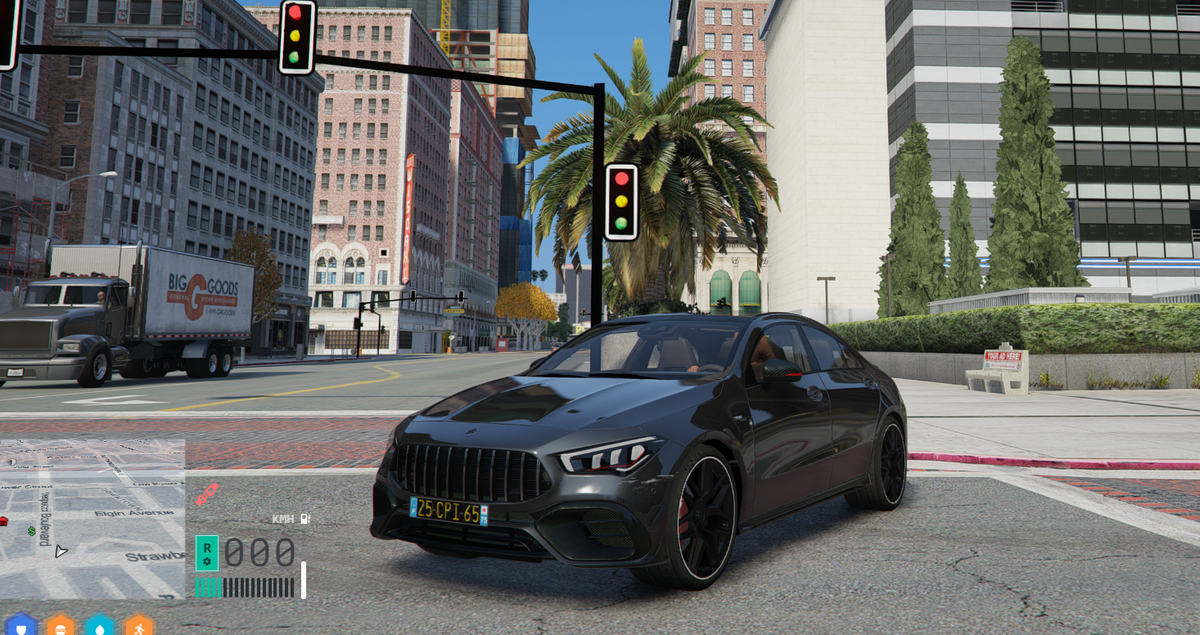Screen dimensions: 1200x635
Task: Click the fuel pump icon
Action: 304,519
